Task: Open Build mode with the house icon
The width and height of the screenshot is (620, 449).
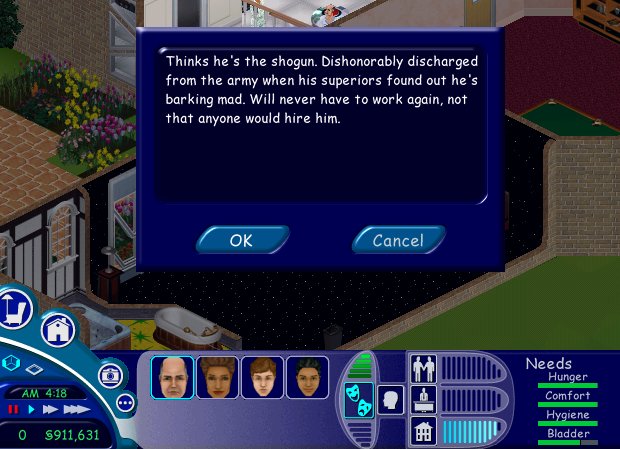Action: [x=58, y=330]
